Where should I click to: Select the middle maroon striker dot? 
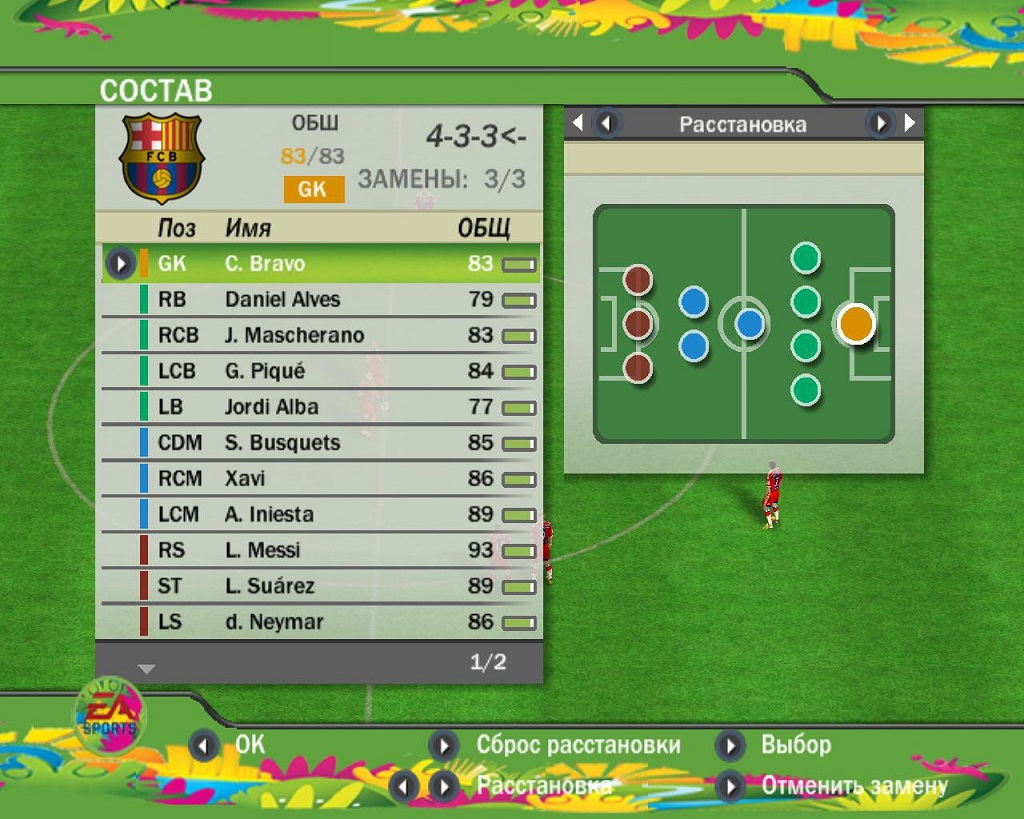tap(638, 324)
